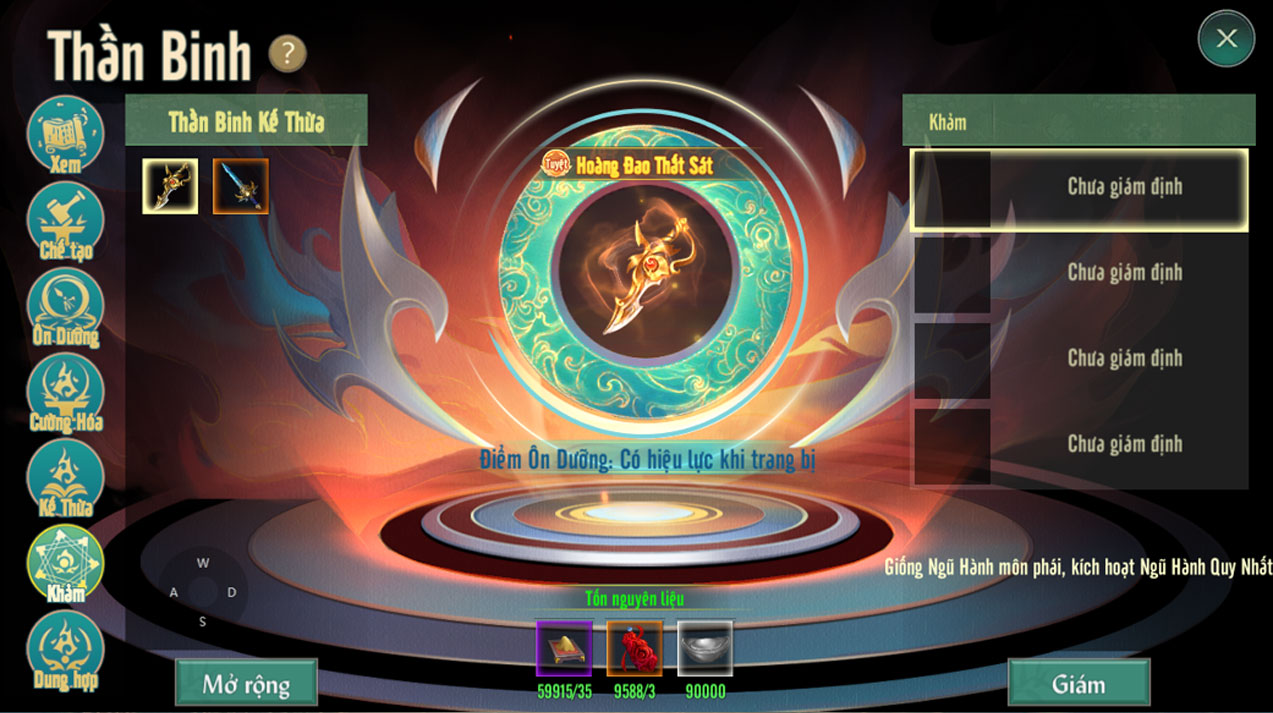Open the Chế tạo crafting tab
Viewport: 1273px width, 713px height.
click(x=65, y=220)
